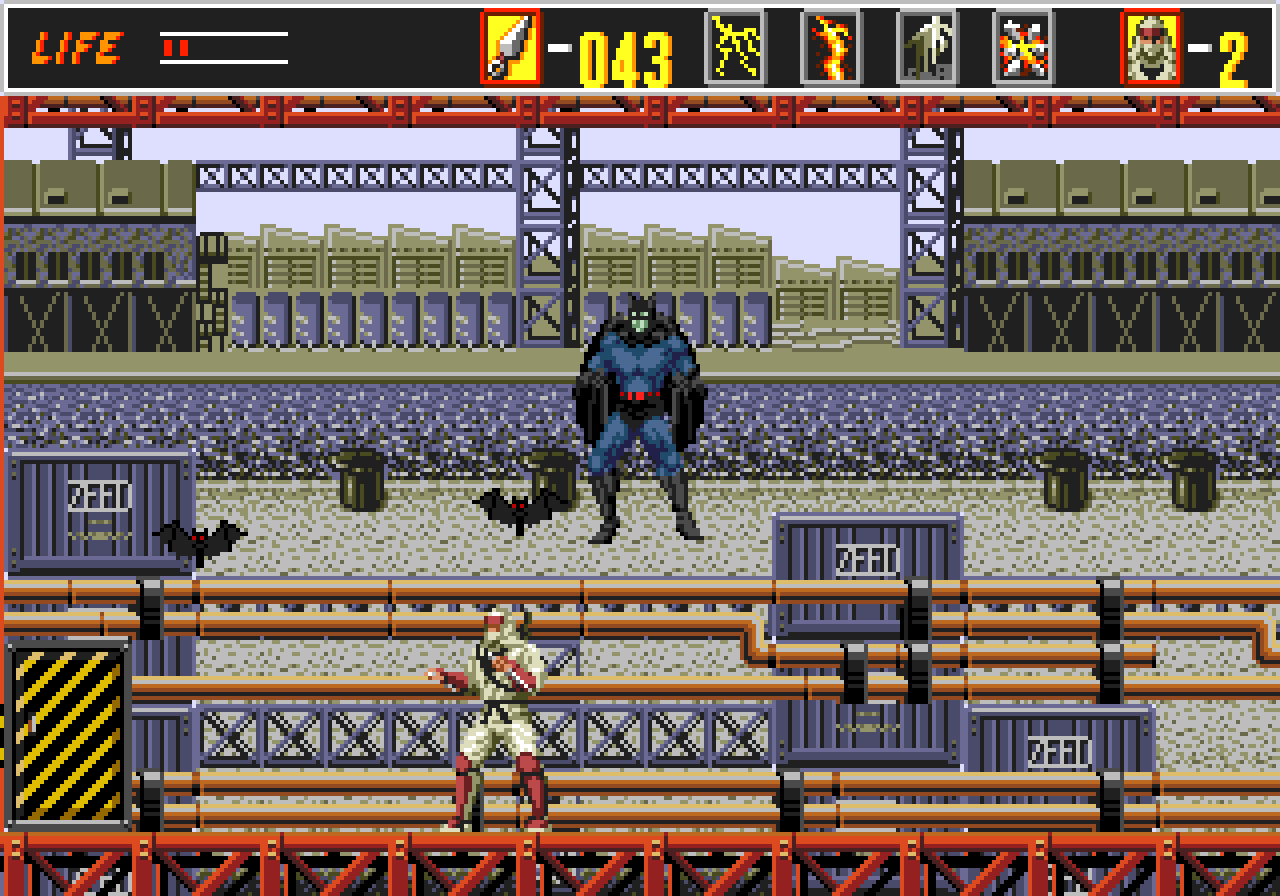Choose the Fushin floating jump ninjutsu

tap(927, 47)
